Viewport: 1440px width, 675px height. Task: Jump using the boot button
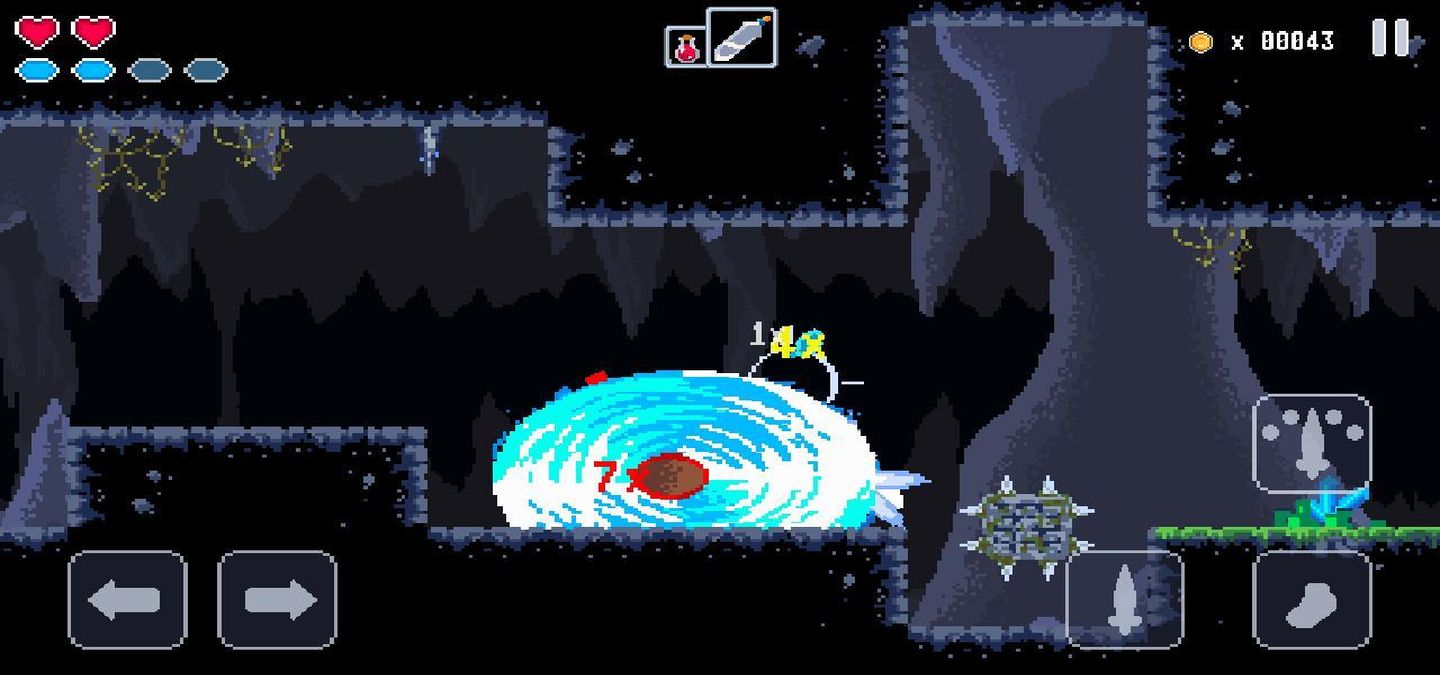1311,600
